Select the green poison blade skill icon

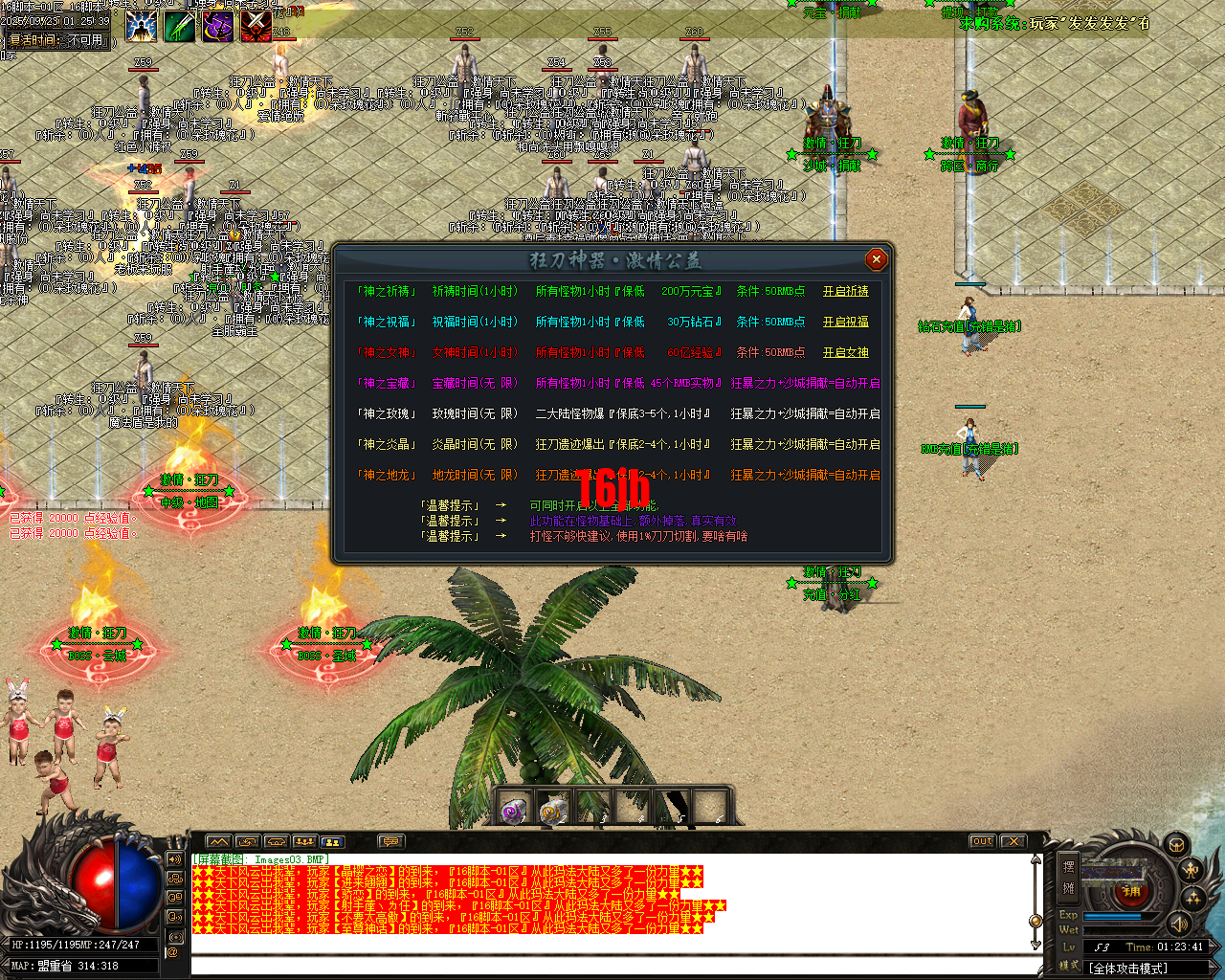[179, 26]
